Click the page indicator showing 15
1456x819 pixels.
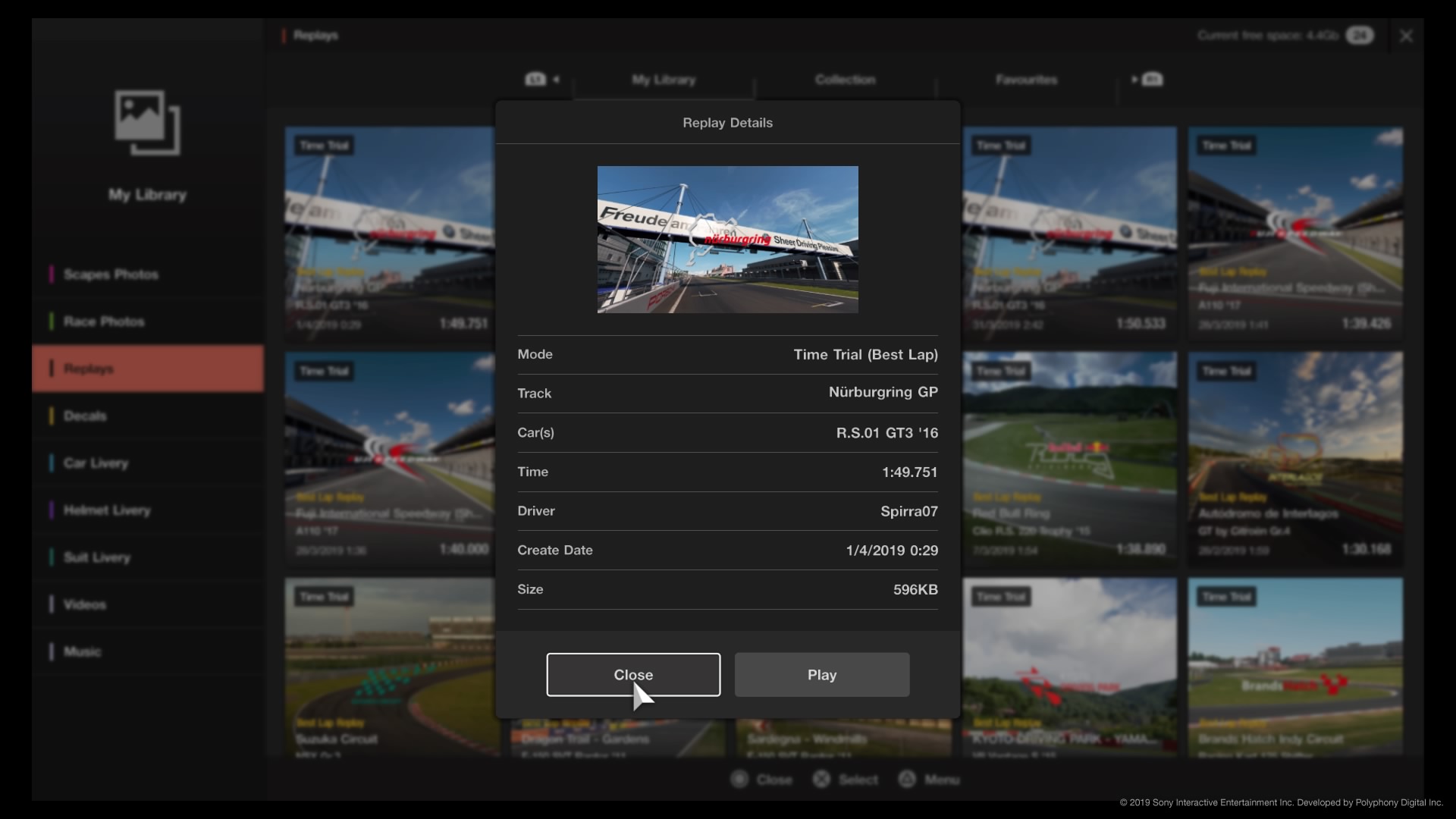coord(535,79)
